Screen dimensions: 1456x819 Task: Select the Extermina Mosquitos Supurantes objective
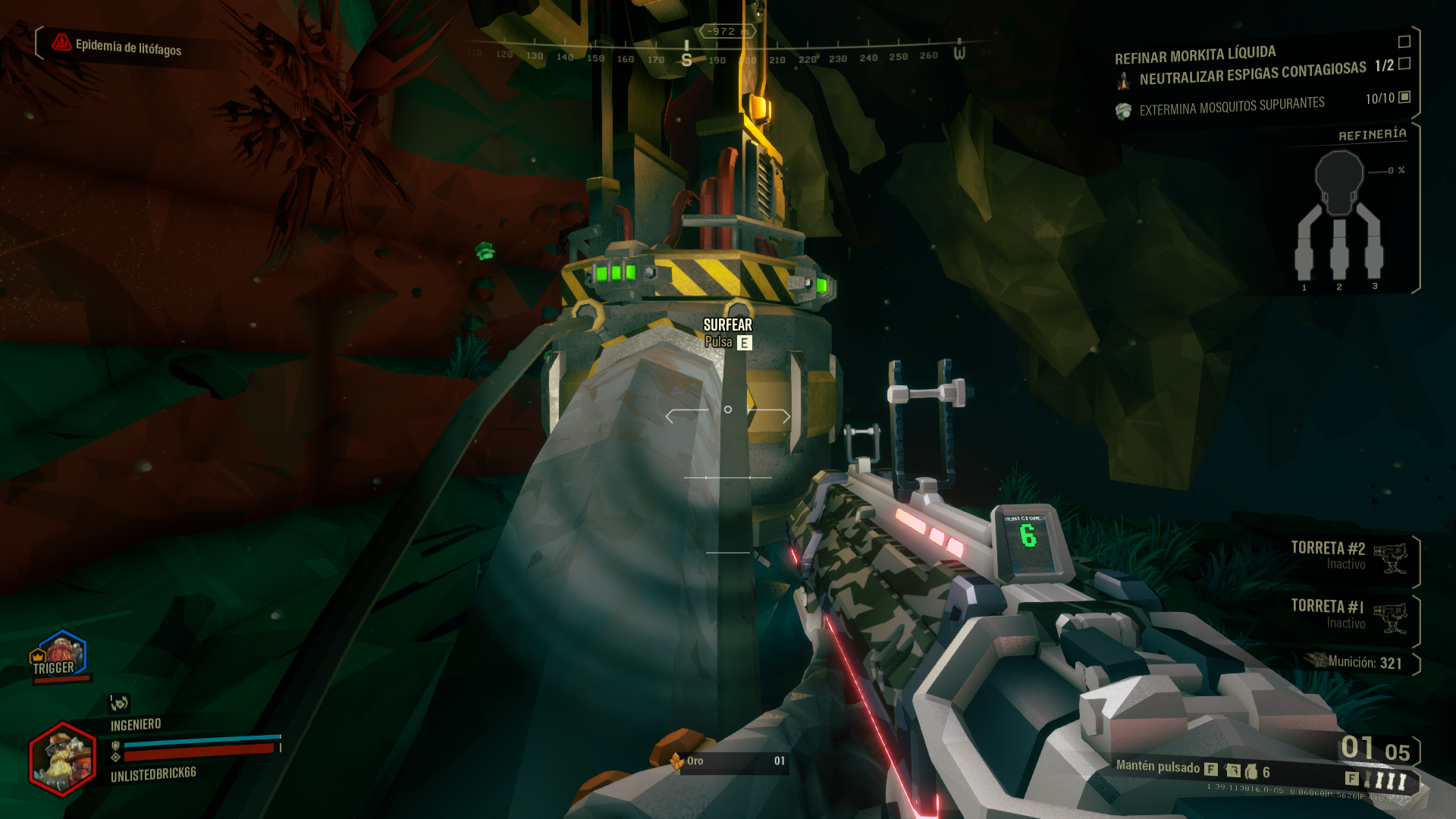pyautogui.click(x=1232, y=106)
